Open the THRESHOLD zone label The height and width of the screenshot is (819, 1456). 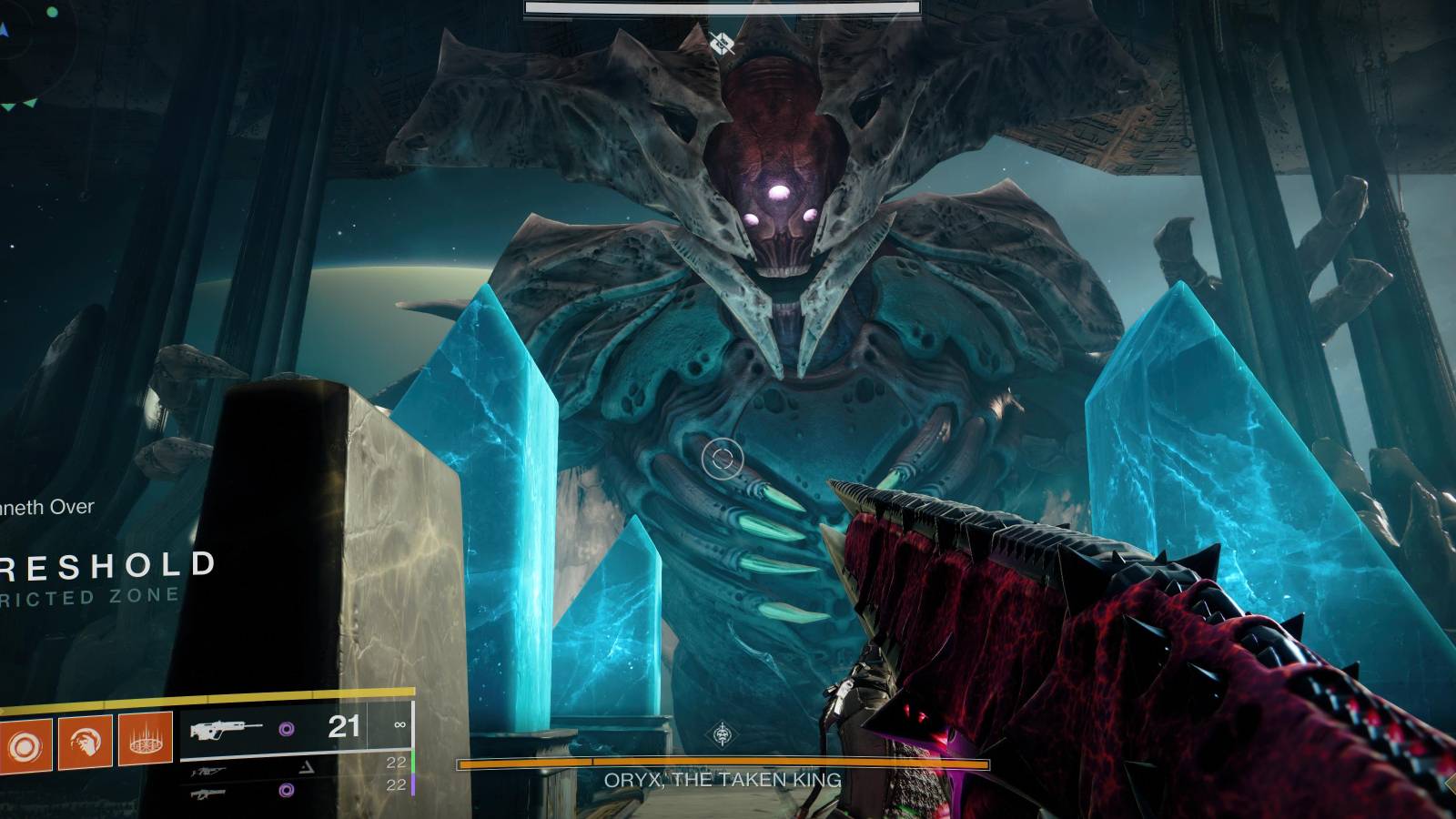point(105,564)
